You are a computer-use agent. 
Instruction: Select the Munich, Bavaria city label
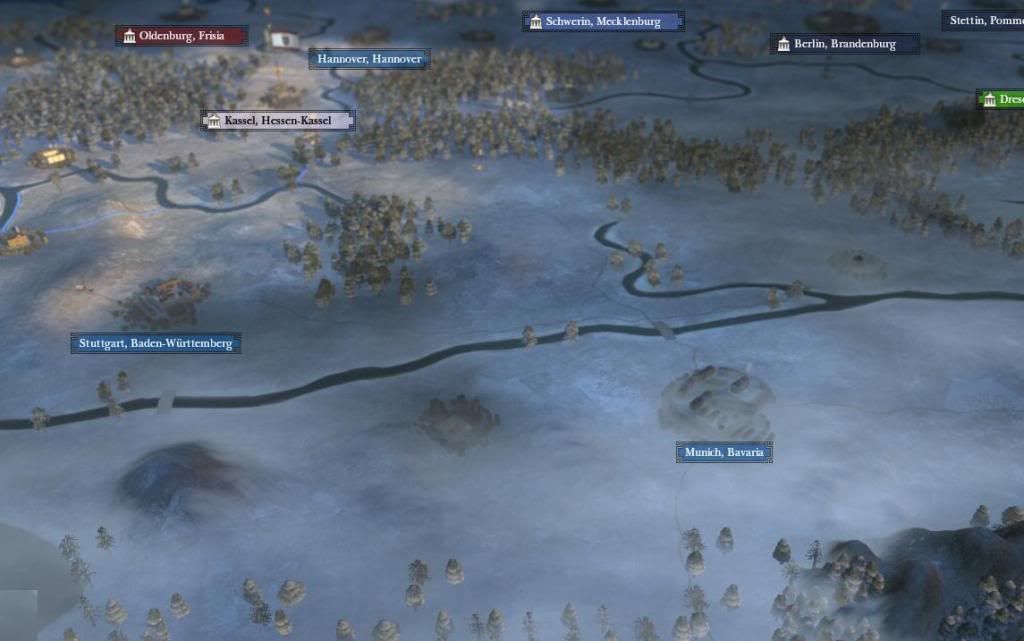(x=724, y=453)
